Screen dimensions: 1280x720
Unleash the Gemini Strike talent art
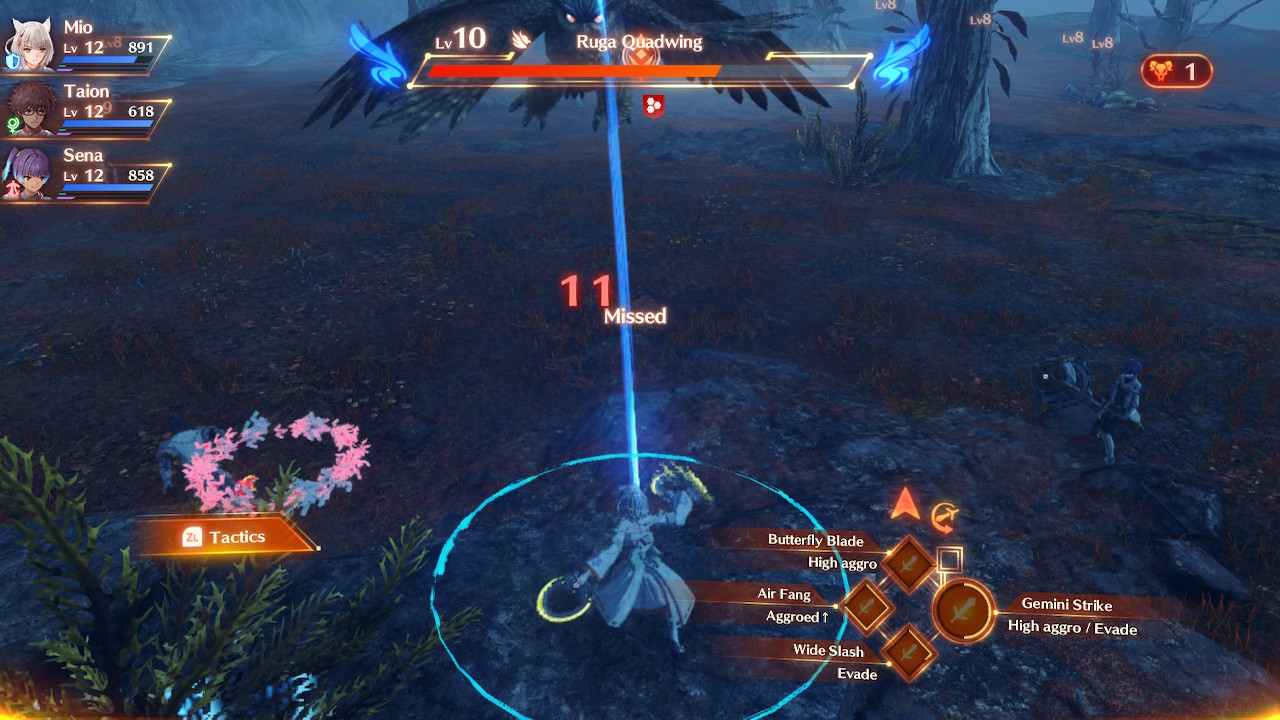coord(963,611)
